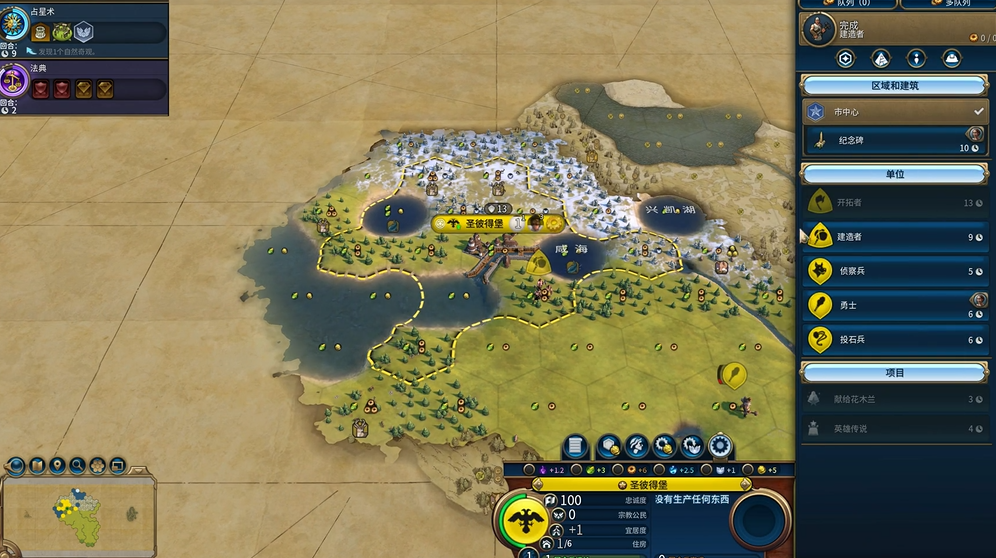The height and width of the screenshot is (558, 996).
Task: Produce the 勇士 (Warrior) unit
Action: (x=894, y=305)
